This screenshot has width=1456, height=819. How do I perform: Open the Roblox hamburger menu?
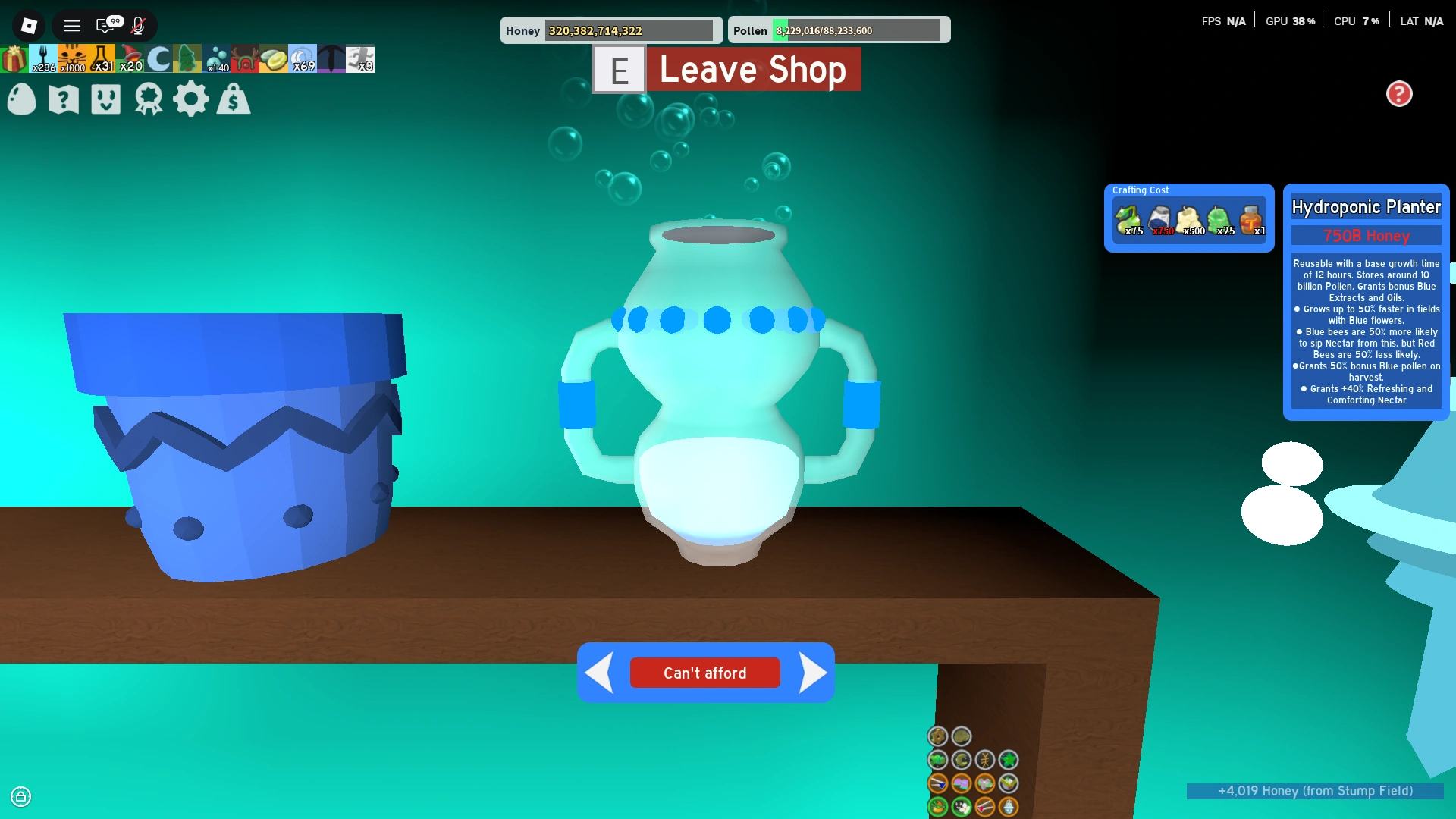(72, 26)
